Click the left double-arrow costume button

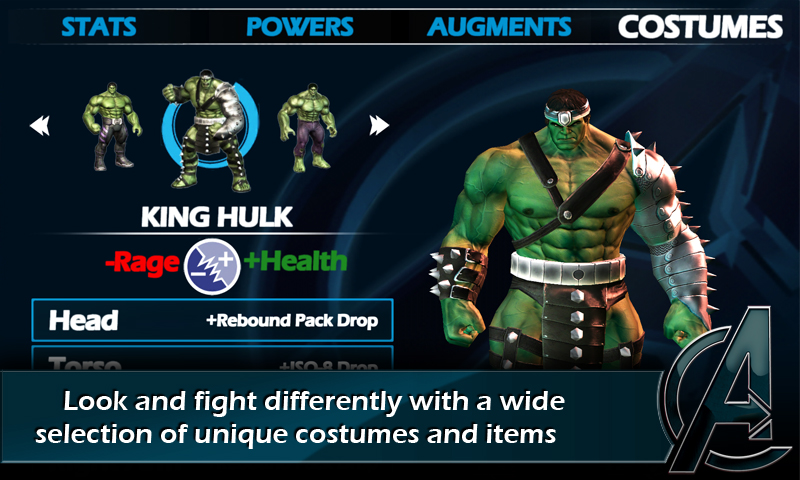pos(40,126)
